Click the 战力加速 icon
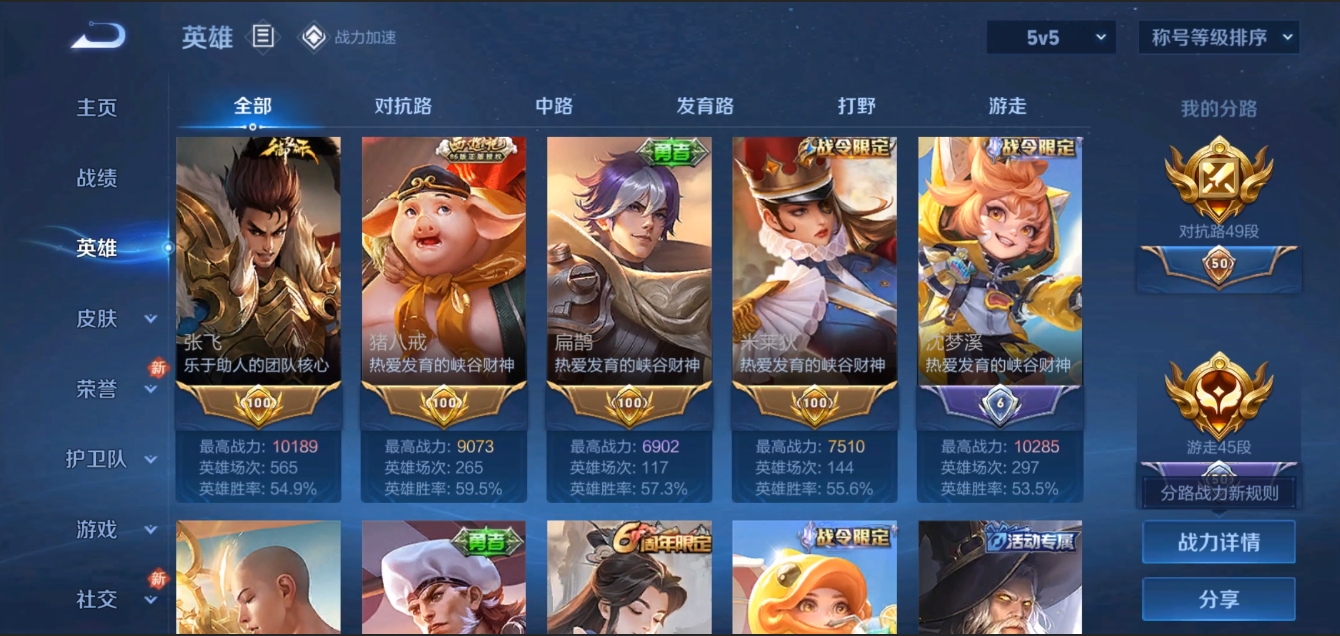Screen dimensions: 1340x636 (314, 38)
